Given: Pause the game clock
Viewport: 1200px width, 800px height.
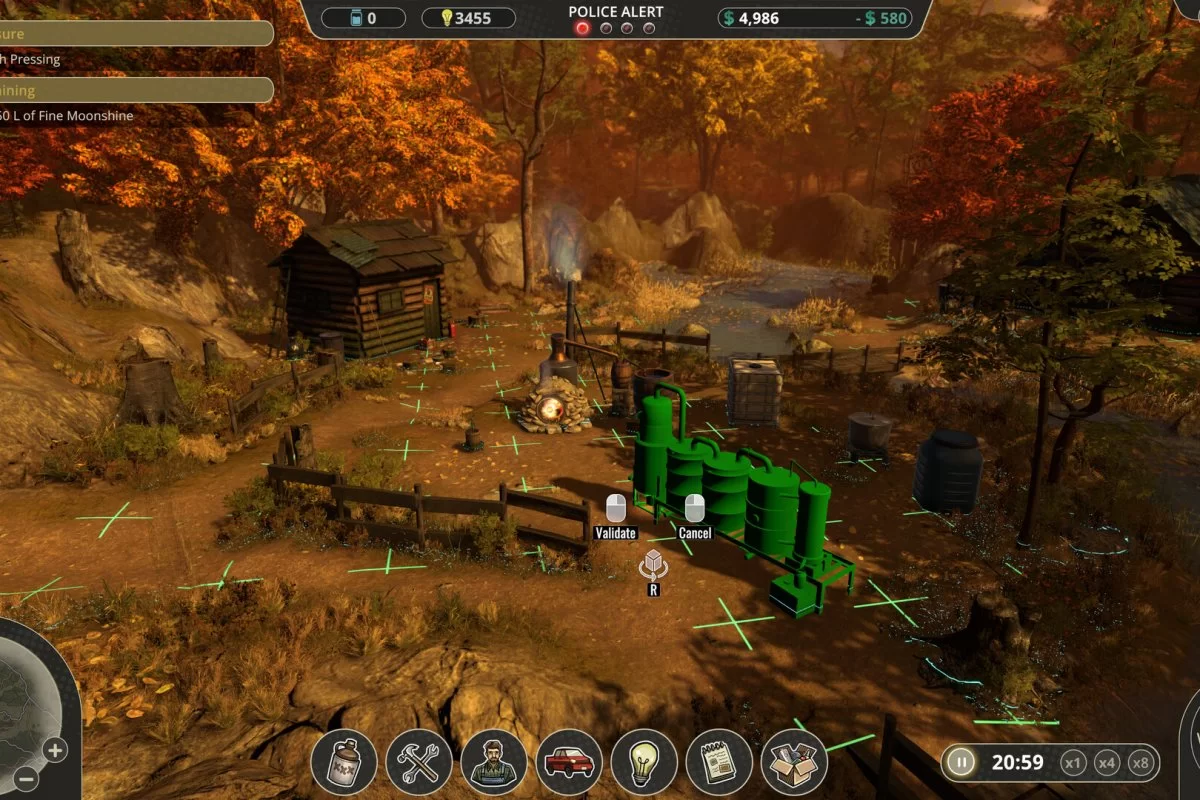Looking at the screenshot, I should coord(961,763).
